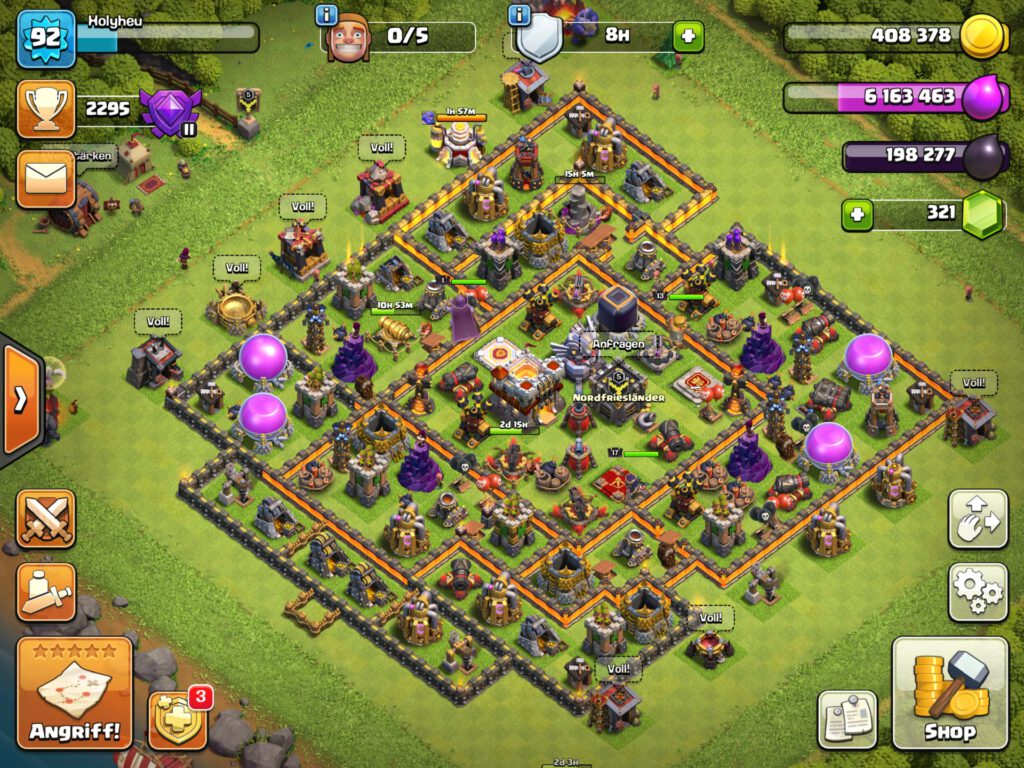Add more green gems with plus button

tap(856, 213)
